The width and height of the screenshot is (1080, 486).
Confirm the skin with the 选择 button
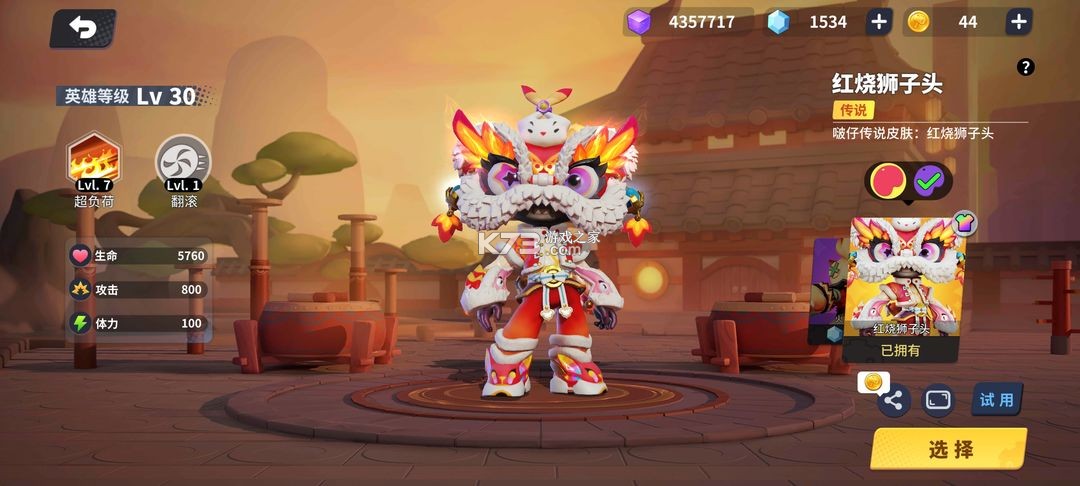click(x=949, y=449)
